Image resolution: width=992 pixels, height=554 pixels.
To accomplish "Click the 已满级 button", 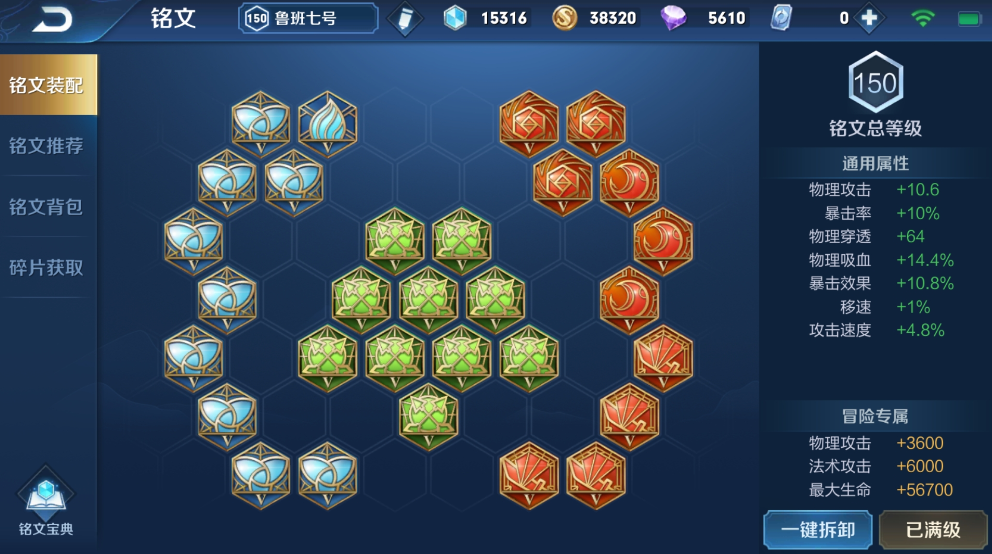I will click(x=932, y=529).
